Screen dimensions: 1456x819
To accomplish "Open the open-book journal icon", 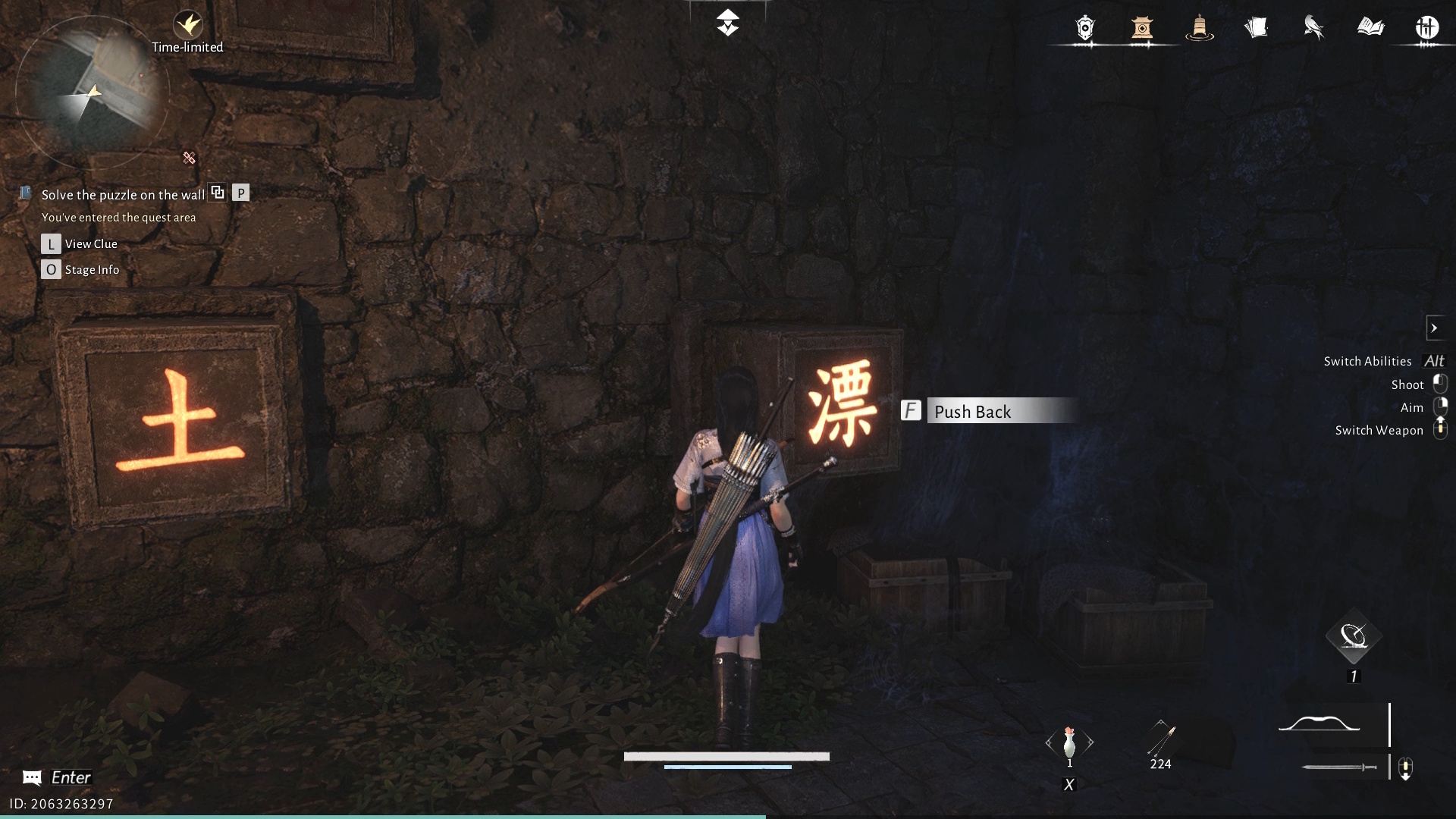I will point(1370,28).
